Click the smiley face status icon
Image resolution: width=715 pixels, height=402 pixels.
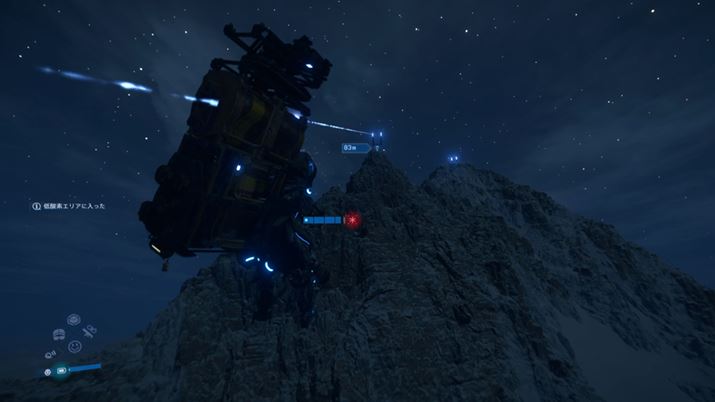[75, 346]
